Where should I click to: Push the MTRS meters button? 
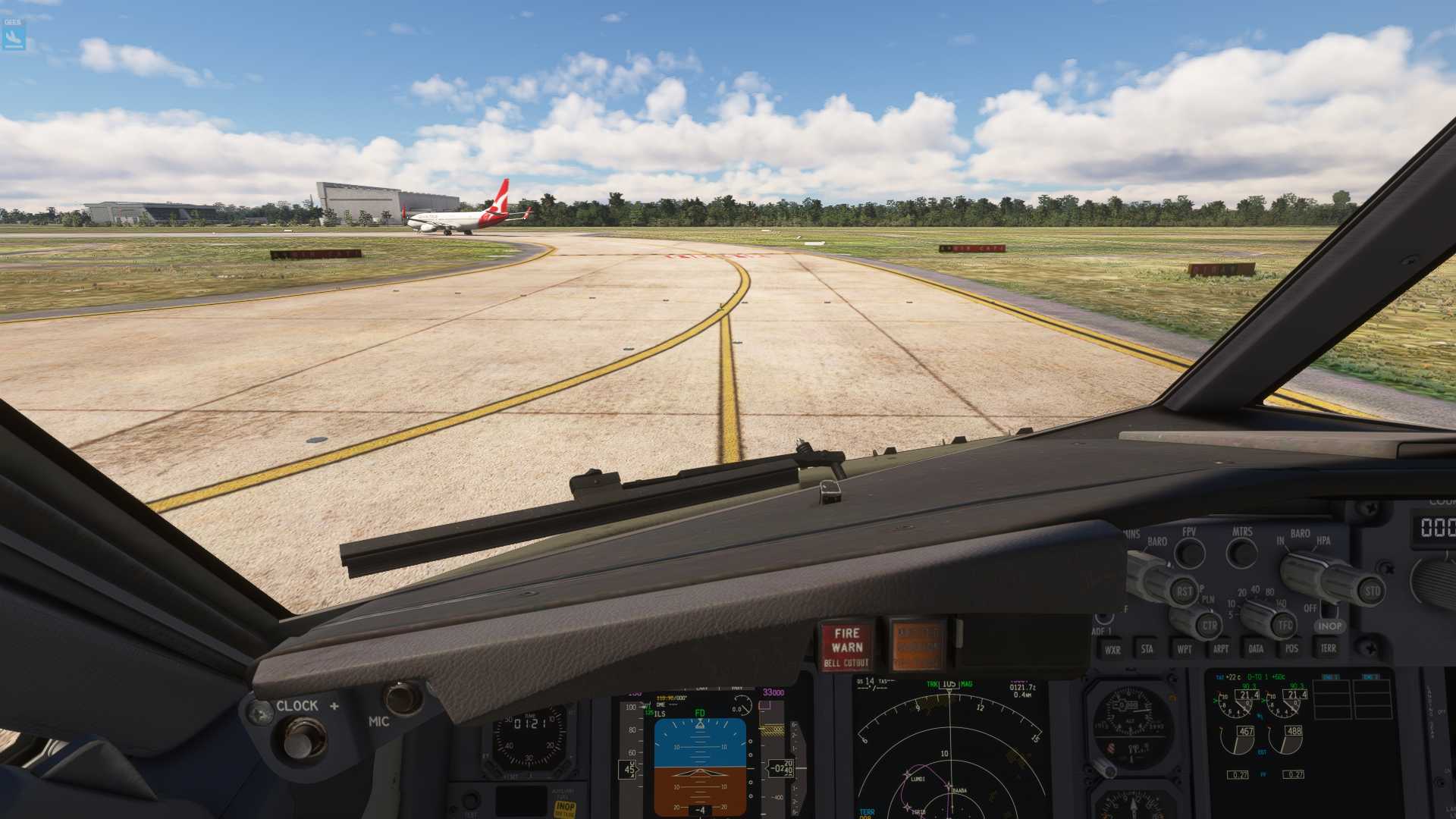(x=1241, y=553)
